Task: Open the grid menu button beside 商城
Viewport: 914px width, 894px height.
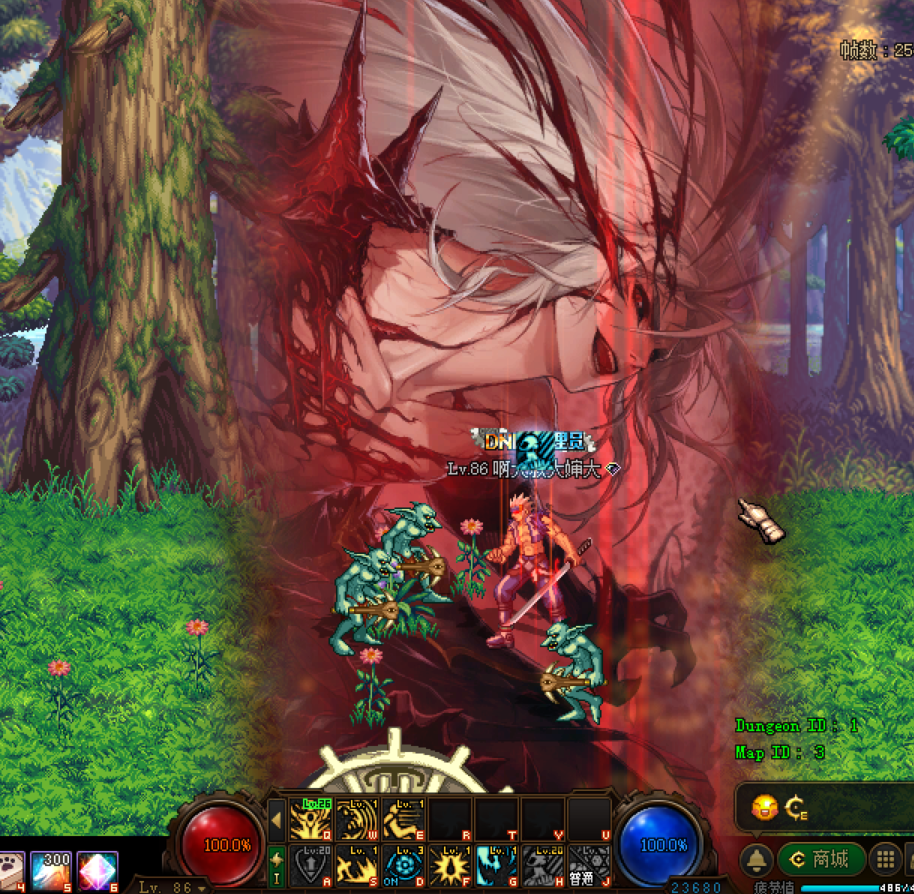Action: coord(884,858)
